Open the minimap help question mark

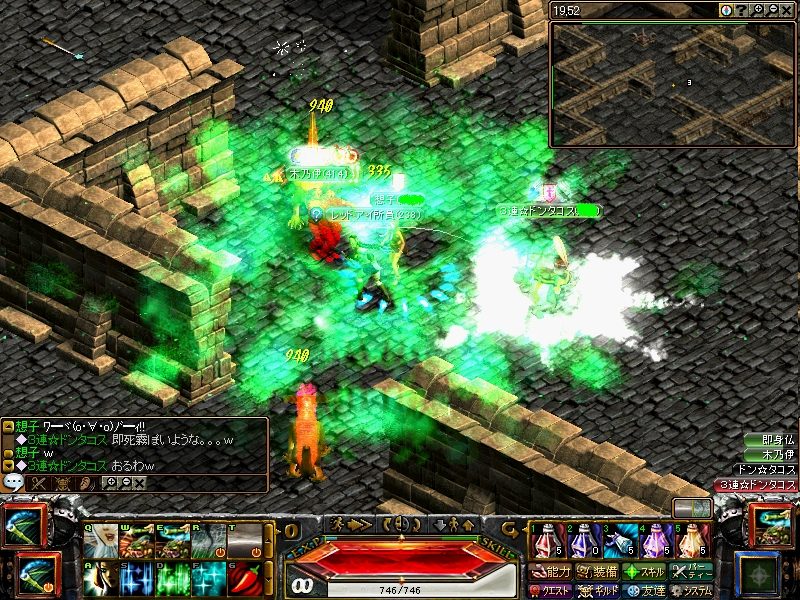(742, 10)
